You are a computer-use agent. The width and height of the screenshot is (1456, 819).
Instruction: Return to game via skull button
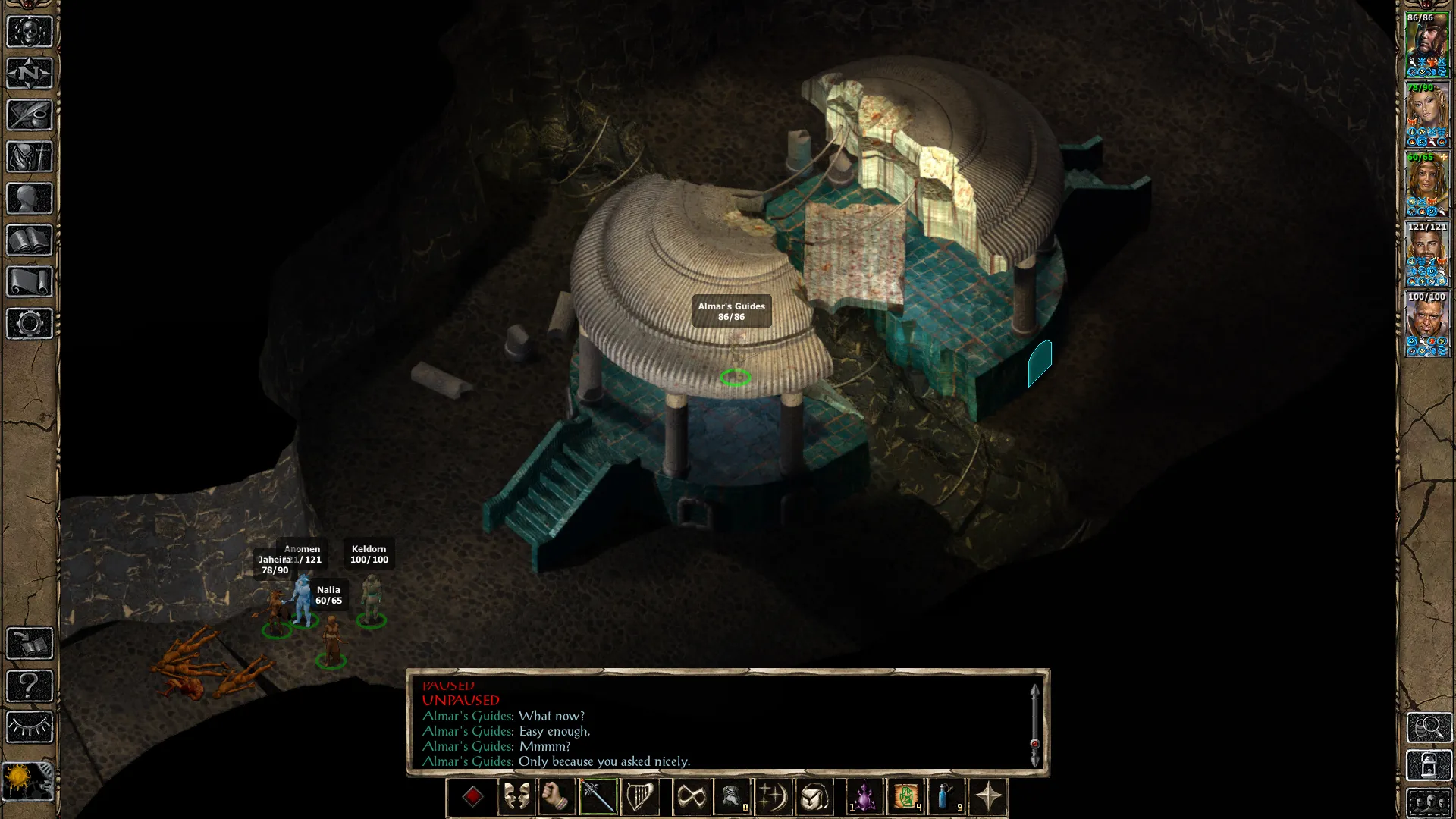click(x=30, y=32)
